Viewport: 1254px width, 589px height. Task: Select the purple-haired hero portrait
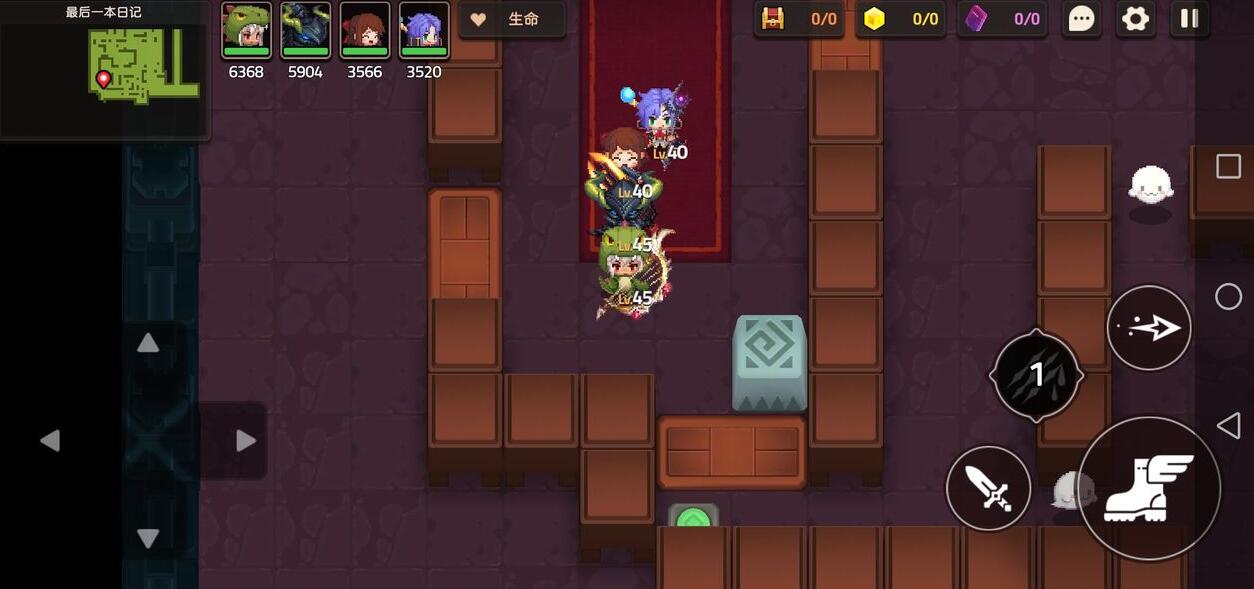tap(424, 28)
